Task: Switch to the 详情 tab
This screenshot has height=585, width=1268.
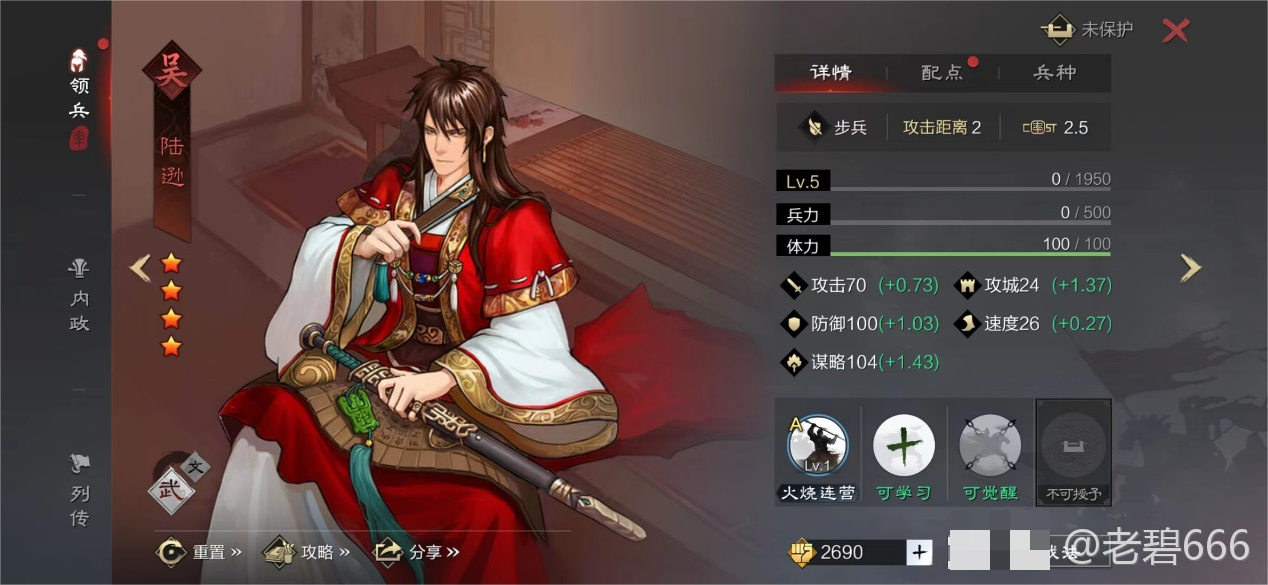Action: (x=830, y=73)
